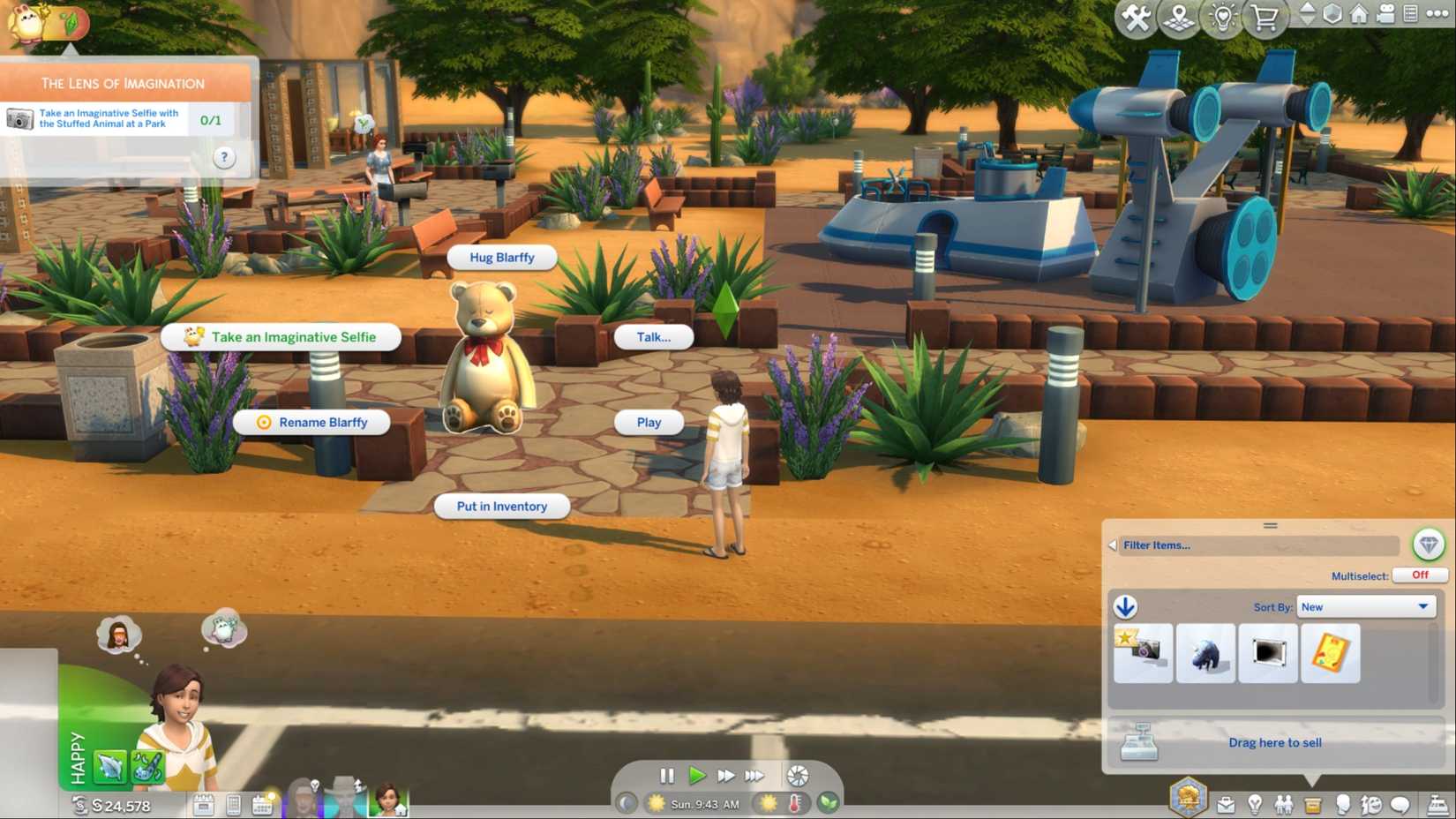Choose Put in Inventory for the teddy bear

(x=501, y=506)
